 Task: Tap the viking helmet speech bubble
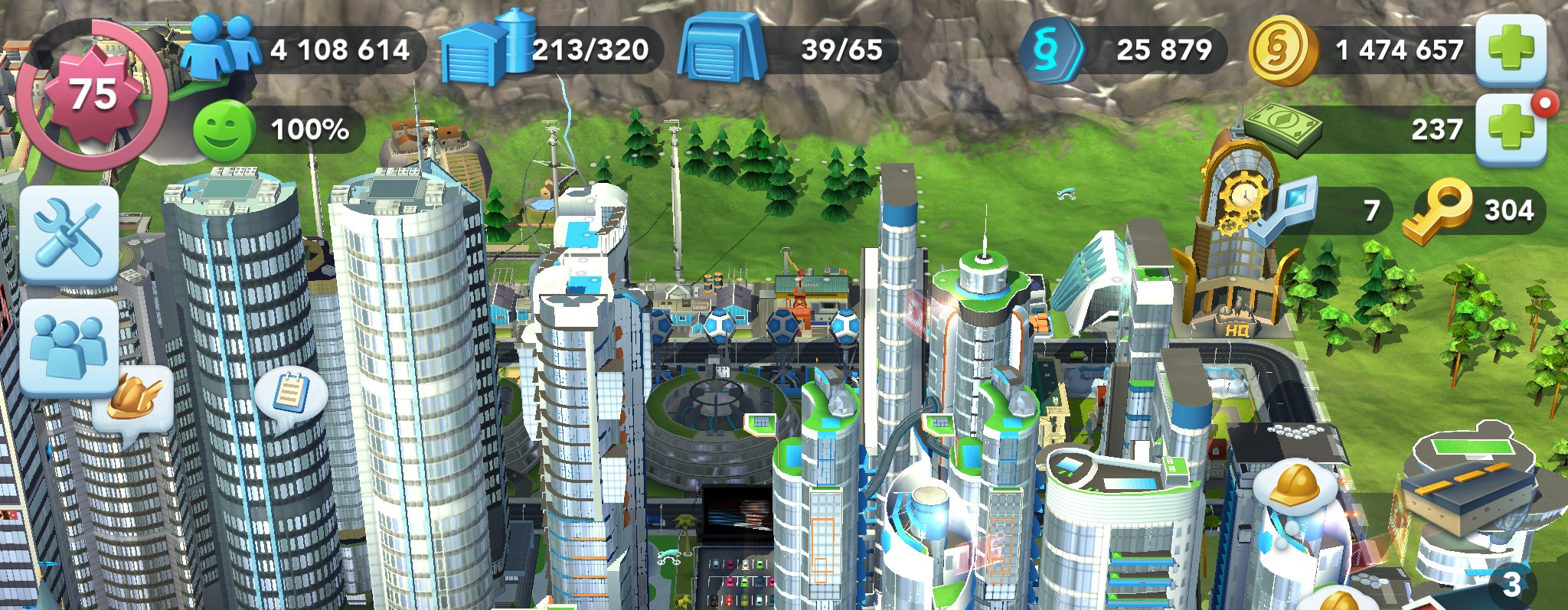[x=135, y=402]
